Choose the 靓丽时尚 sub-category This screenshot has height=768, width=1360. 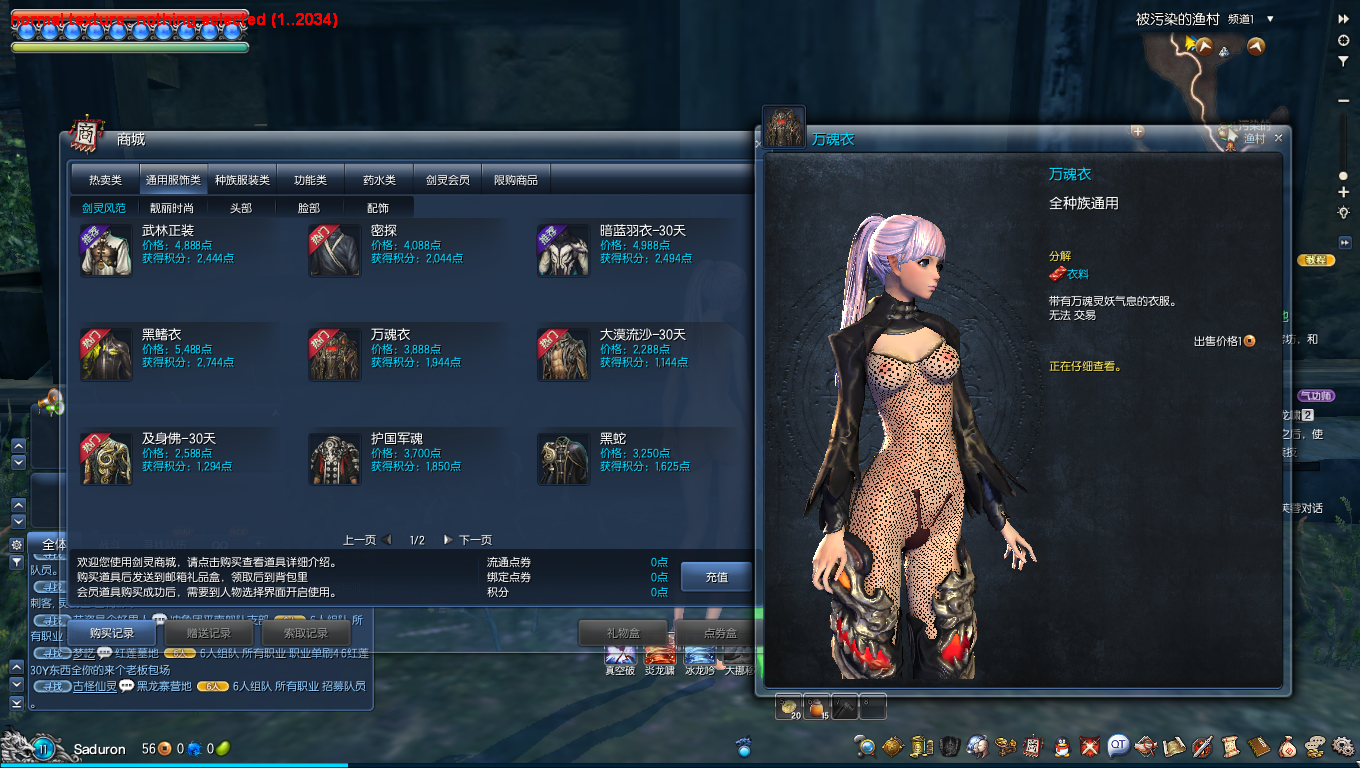point(172,208)
